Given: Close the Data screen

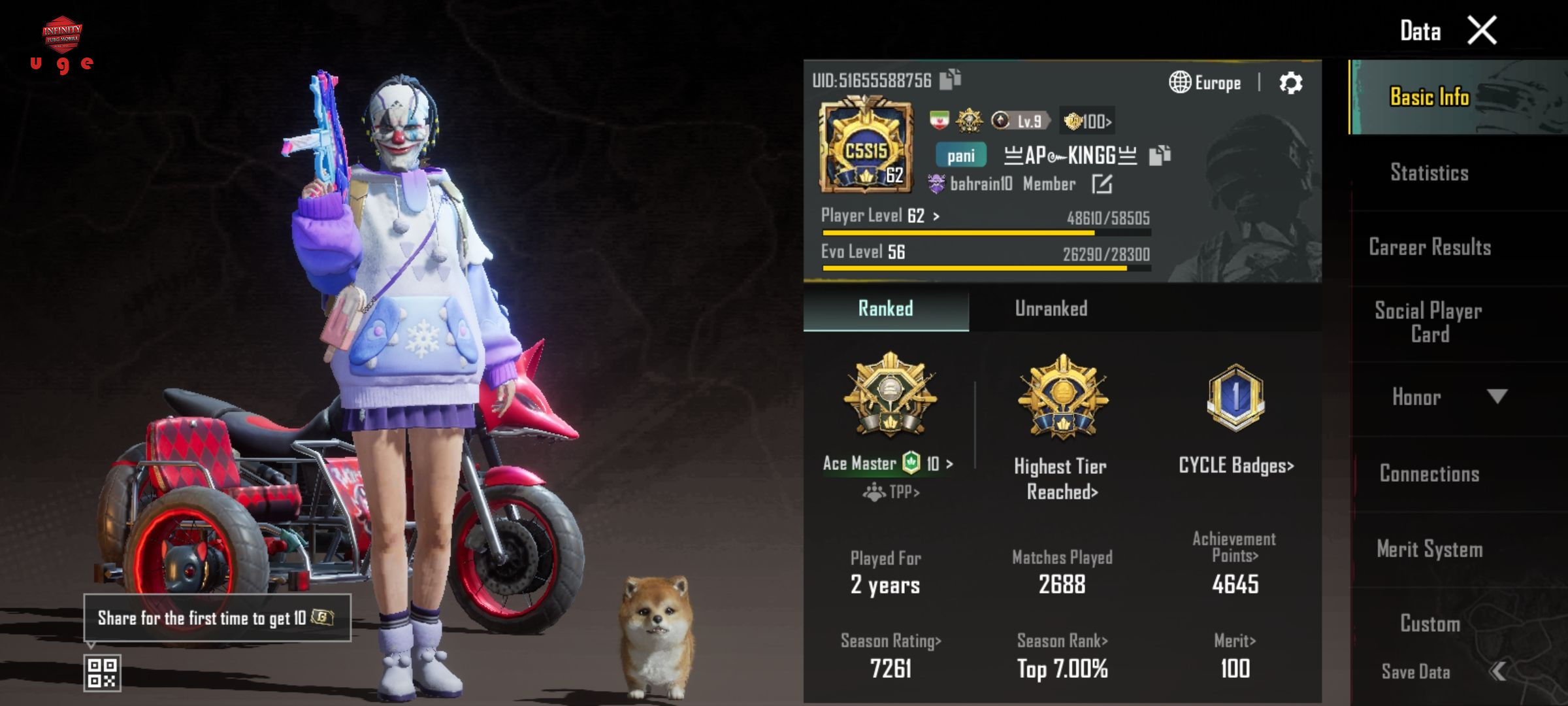Looking at the screenshot, I should (1481, 31).
